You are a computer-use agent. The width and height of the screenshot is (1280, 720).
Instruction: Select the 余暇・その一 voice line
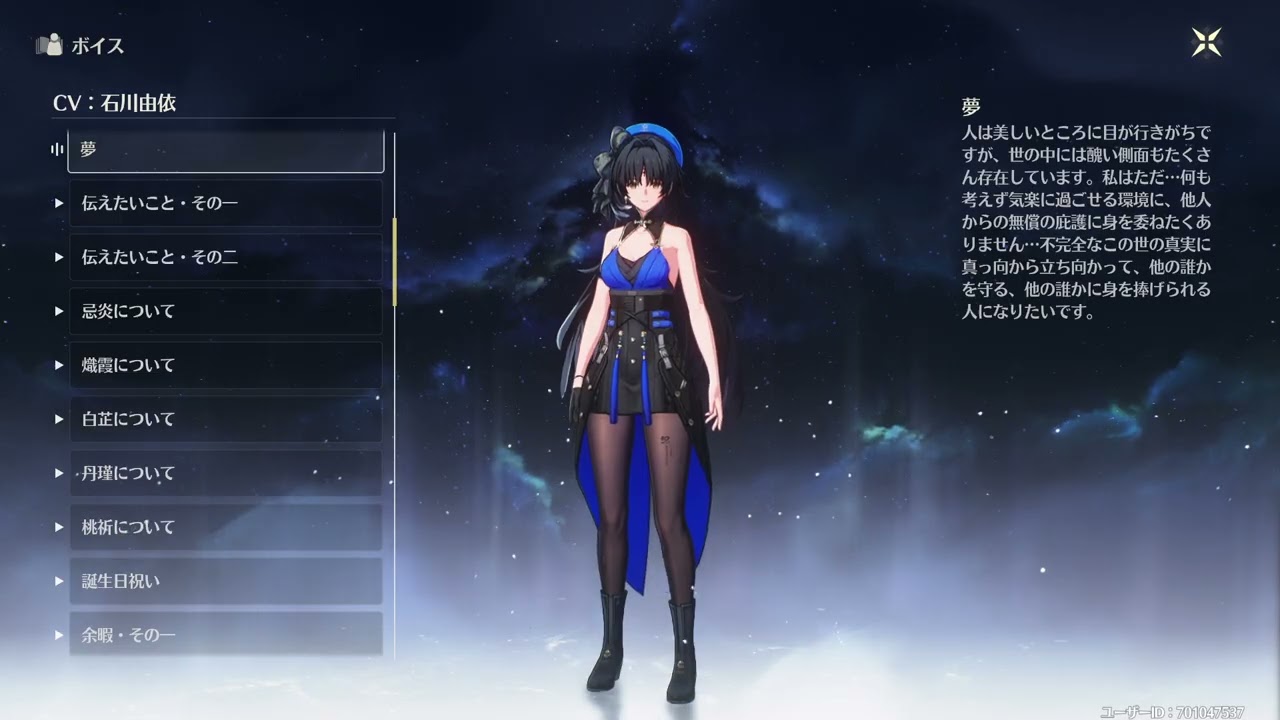(225, 634)
